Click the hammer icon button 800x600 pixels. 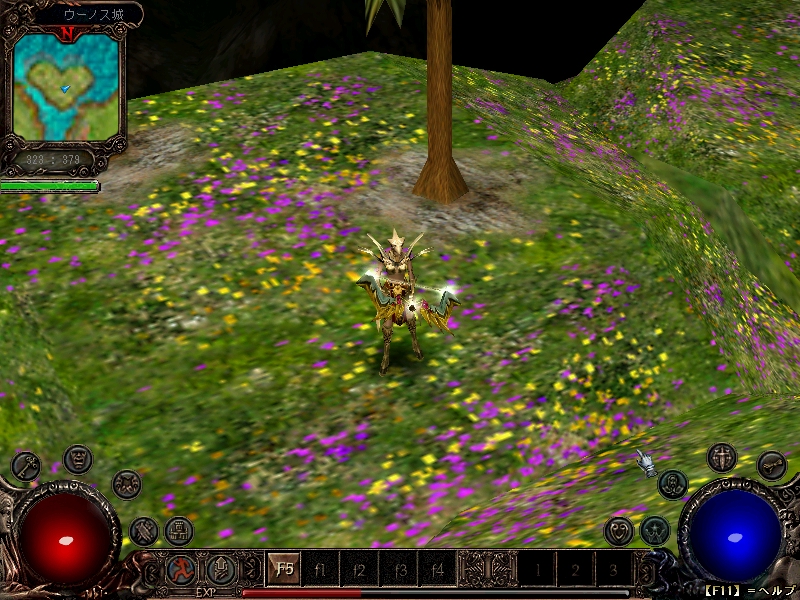point(144,530)
